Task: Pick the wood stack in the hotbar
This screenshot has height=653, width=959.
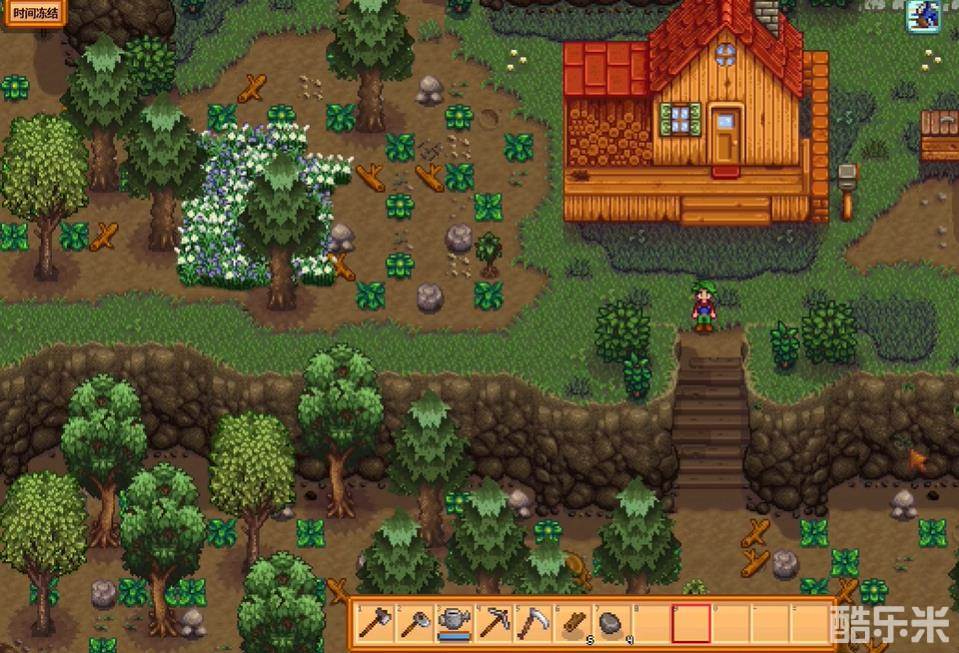Action: pyautogui.click(x=572, y=623)
